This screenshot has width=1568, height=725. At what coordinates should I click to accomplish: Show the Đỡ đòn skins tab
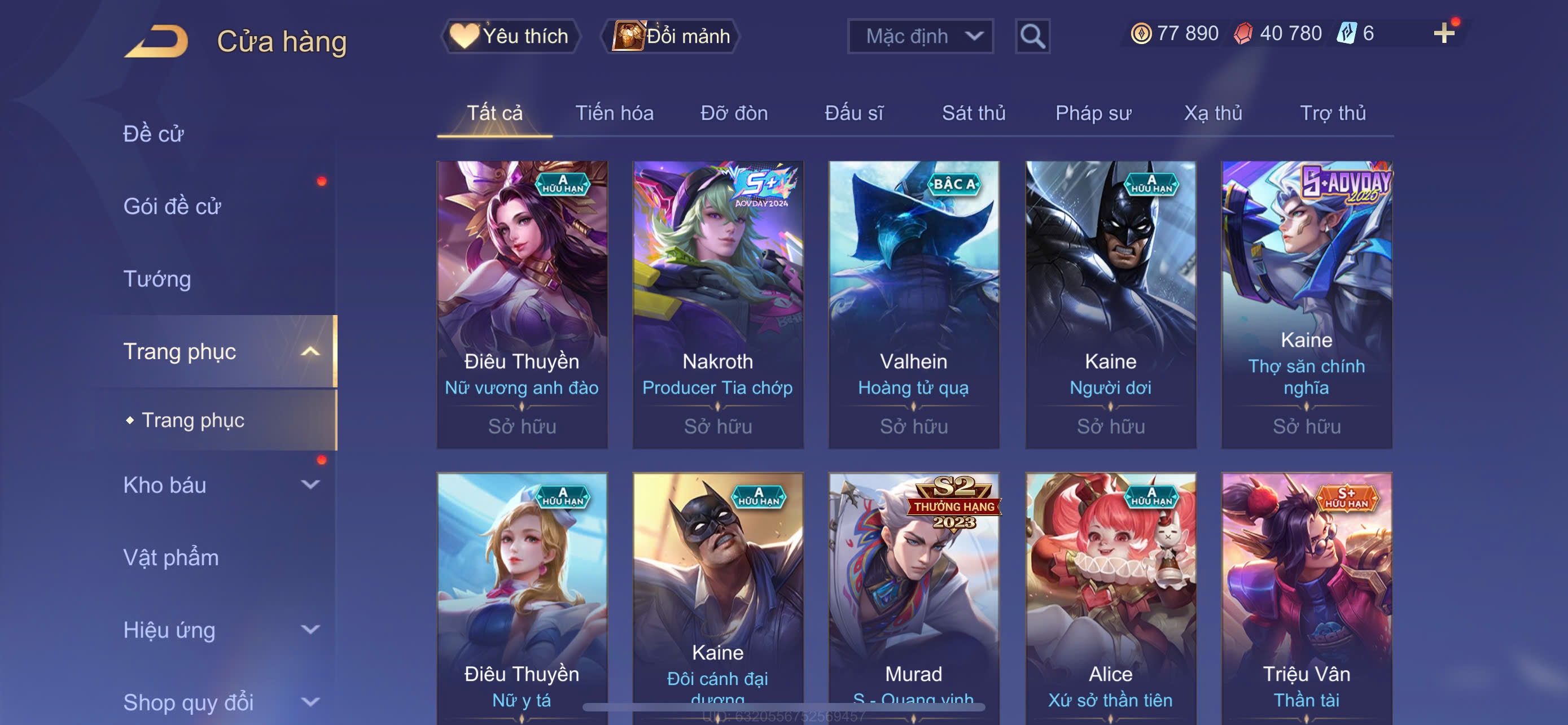coord(733,113)
